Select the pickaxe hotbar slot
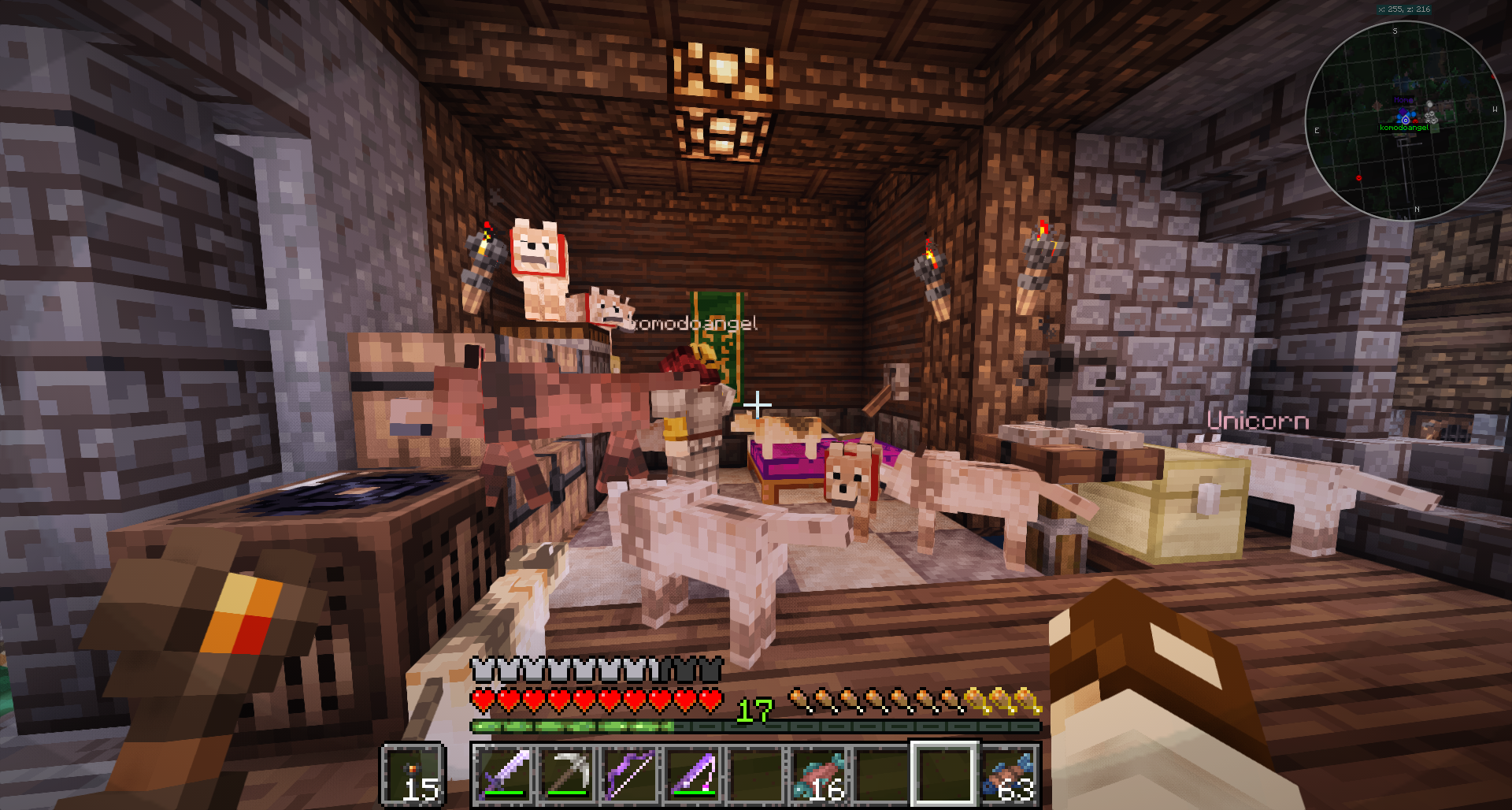Image resolution: width=1512 pixels, height=810 pixels. 568,774
